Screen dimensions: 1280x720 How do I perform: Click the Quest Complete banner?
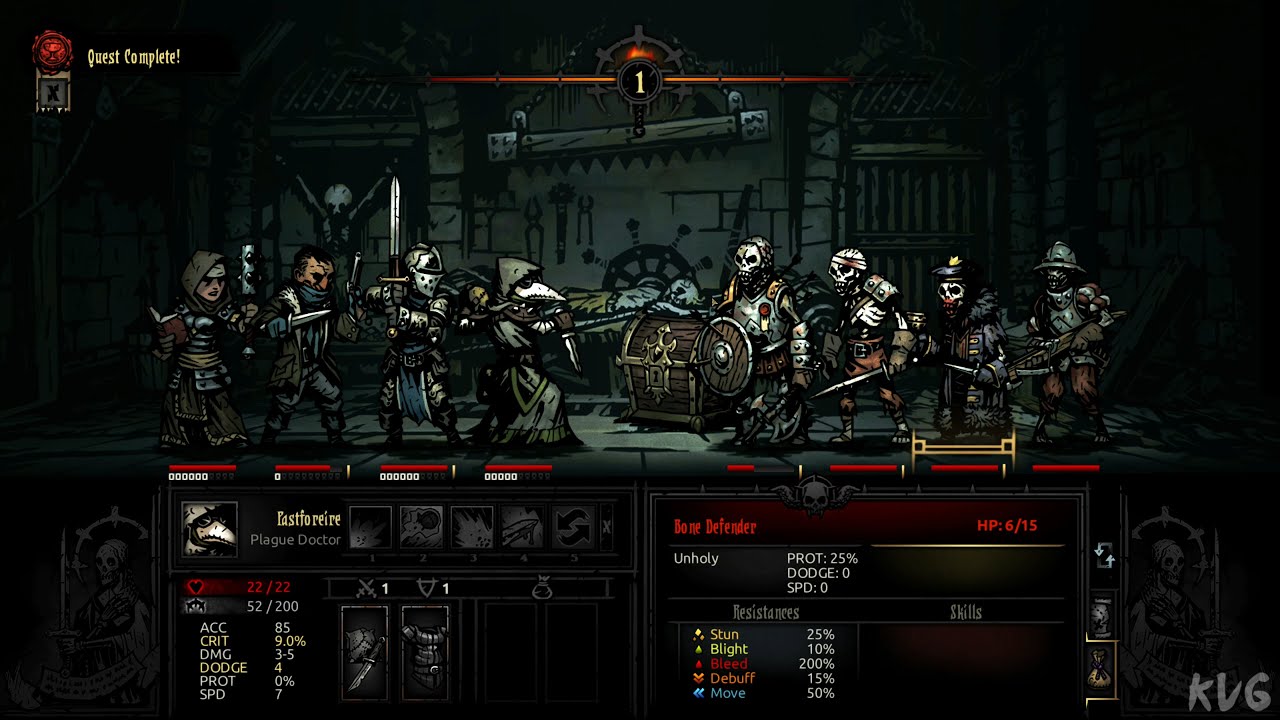point(131,56)
